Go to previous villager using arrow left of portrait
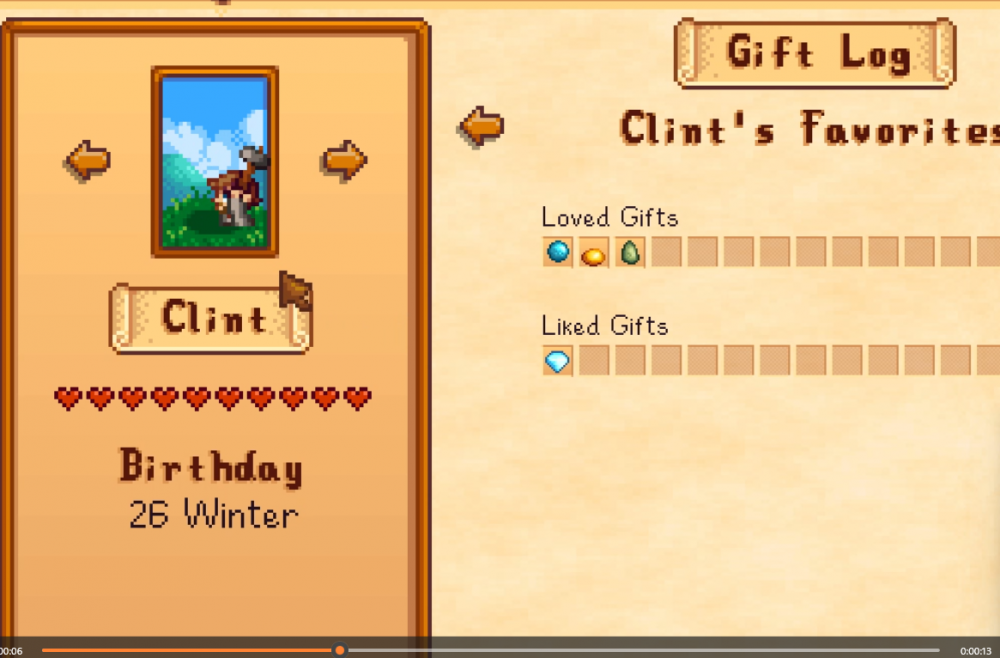Screen dimensions: 1000x658 (x=88, y=160)
